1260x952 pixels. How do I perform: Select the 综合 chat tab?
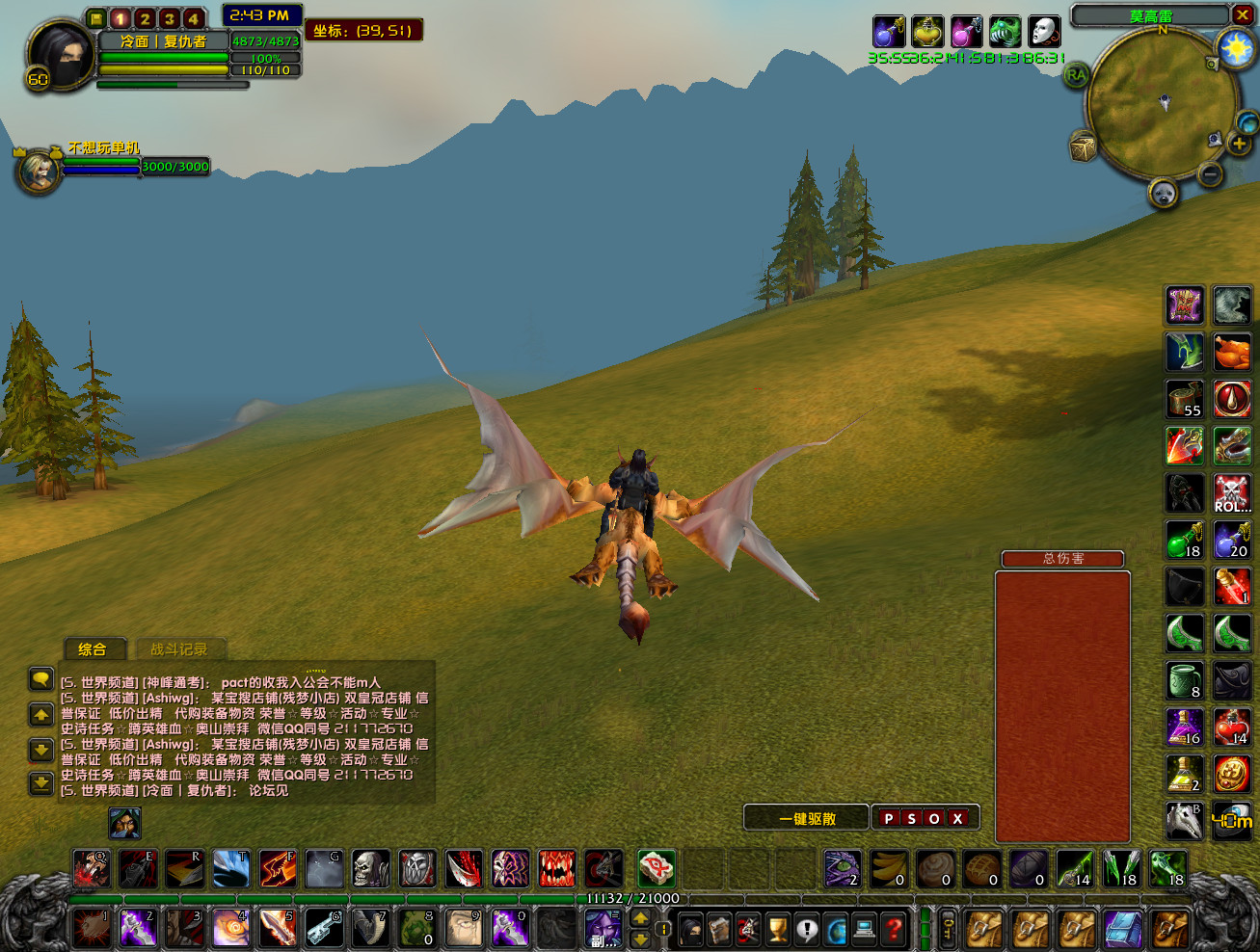coord(94,649)
